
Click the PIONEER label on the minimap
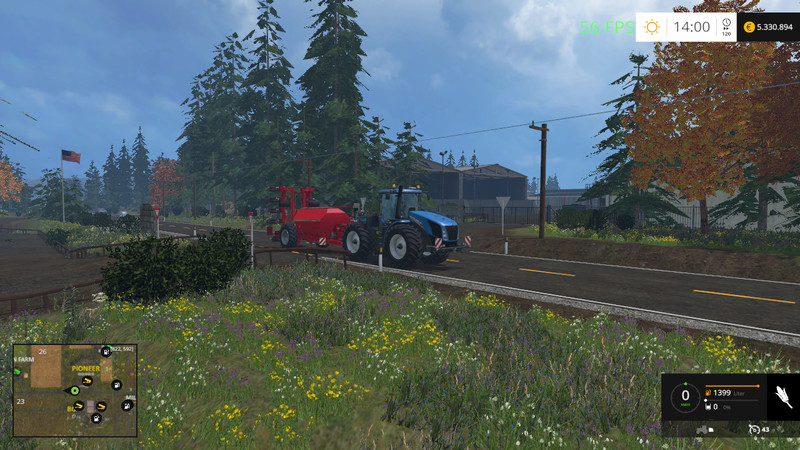click(x=84, y=368)
